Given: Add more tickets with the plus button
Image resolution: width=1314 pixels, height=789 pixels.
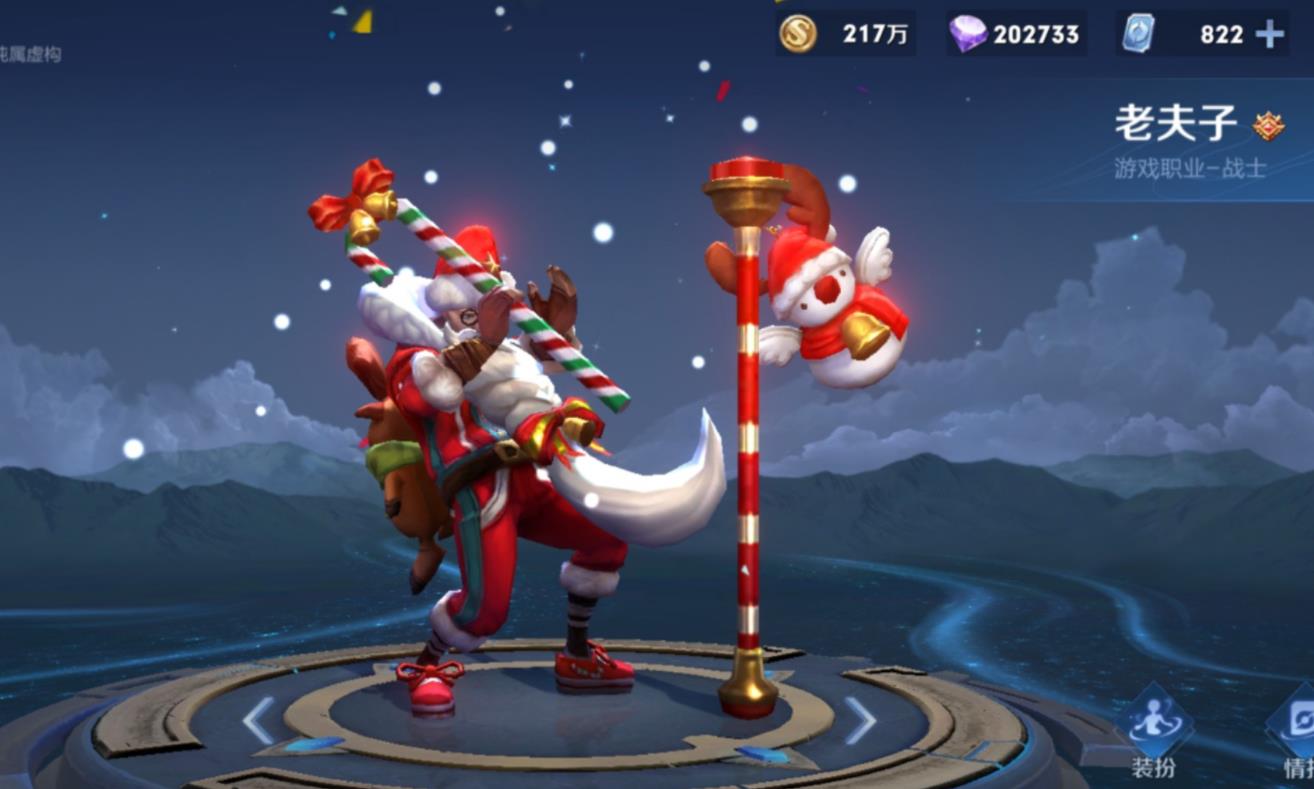Looking at the screenshot, I should coord(1270,35).
